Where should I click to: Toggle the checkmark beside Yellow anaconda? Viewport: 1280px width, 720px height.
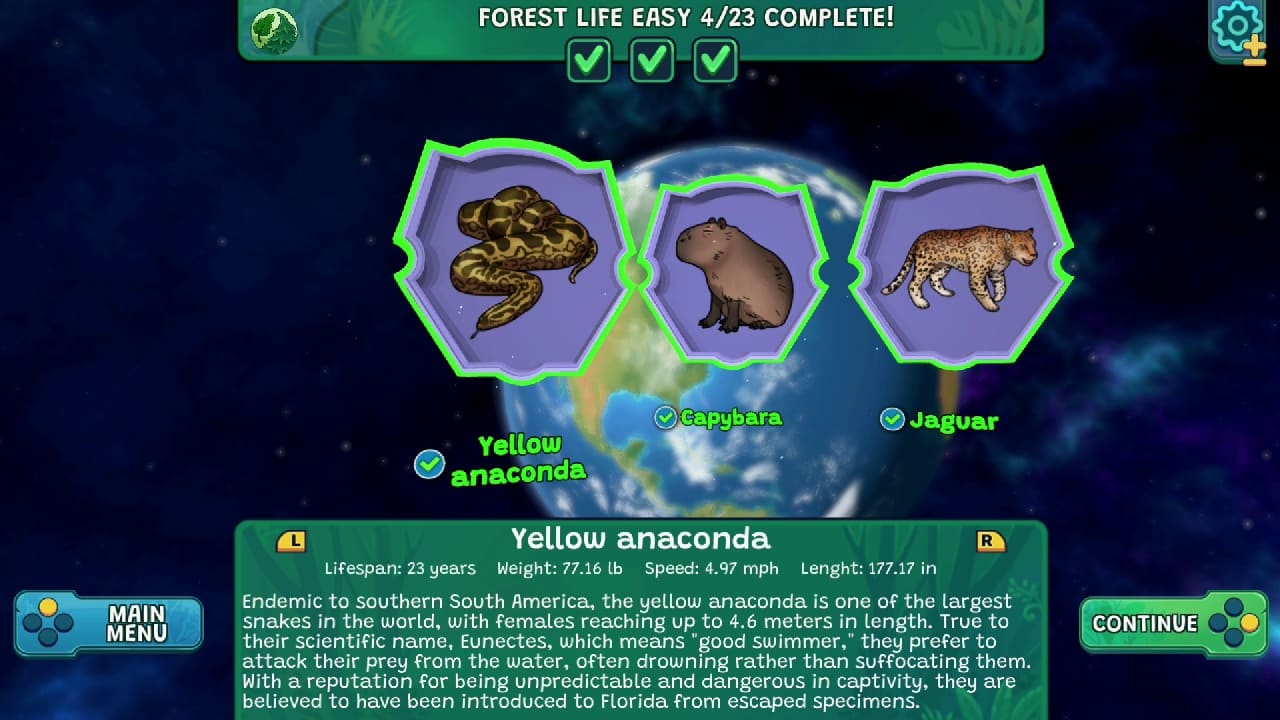[429, 464]
